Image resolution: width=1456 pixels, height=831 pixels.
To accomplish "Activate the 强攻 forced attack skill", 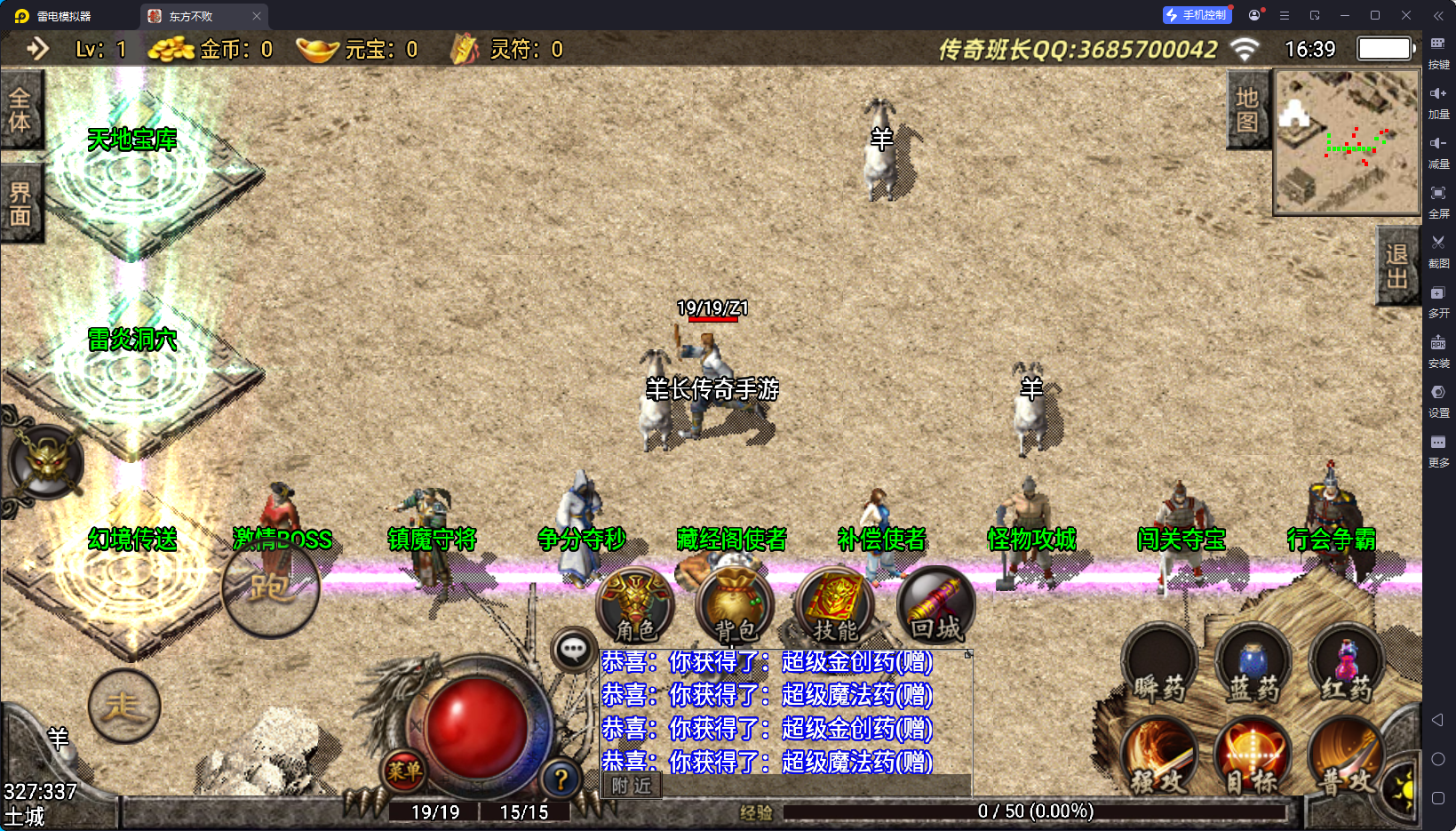I will click(x=1159, y=757).
